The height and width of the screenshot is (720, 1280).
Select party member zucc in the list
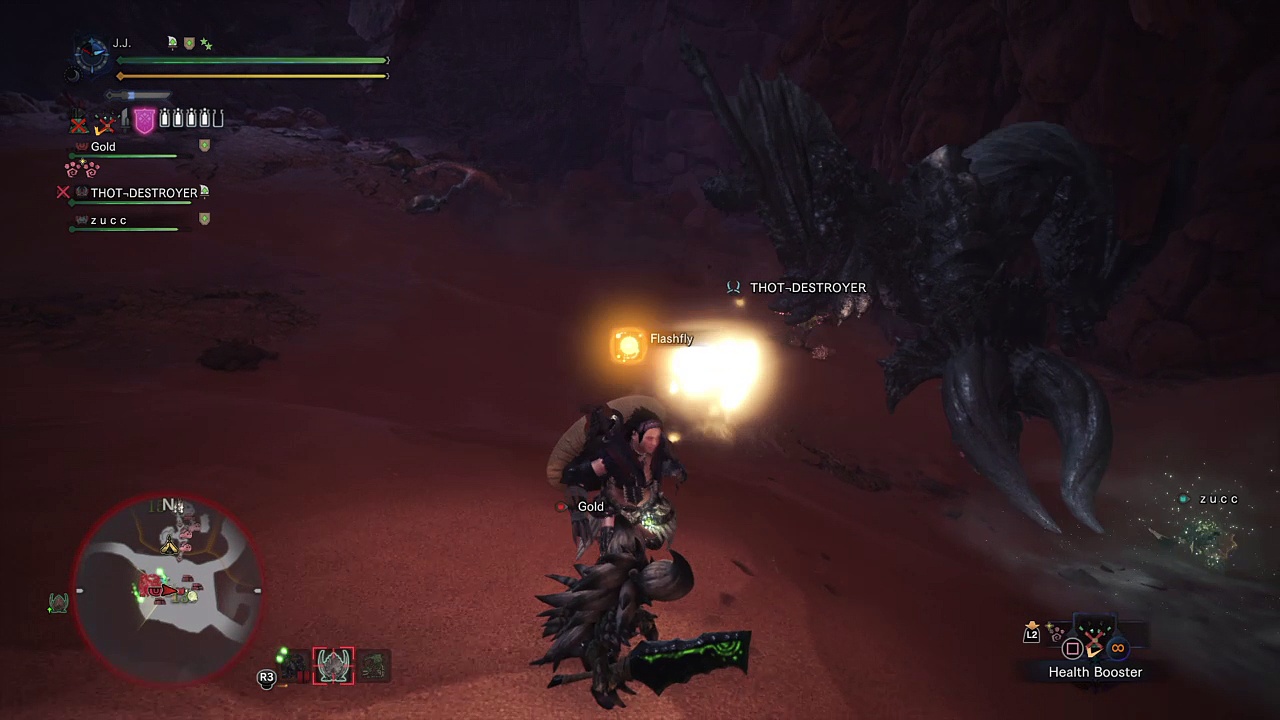(109, 220)
